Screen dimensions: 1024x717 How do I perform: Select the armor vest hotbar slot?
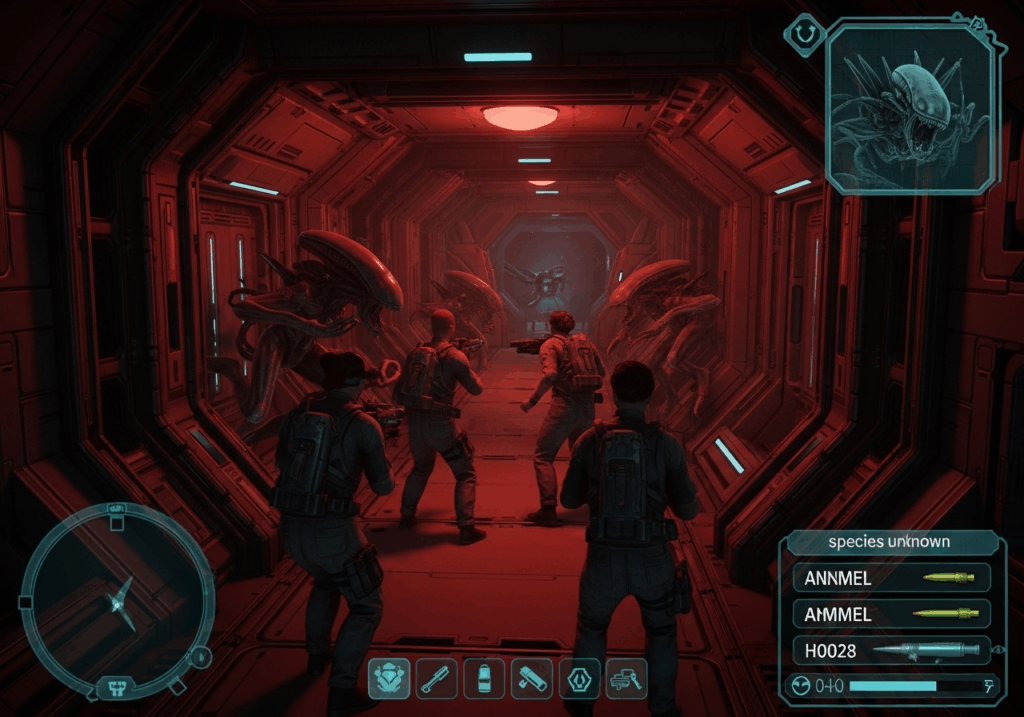click(x=389, y=680)
